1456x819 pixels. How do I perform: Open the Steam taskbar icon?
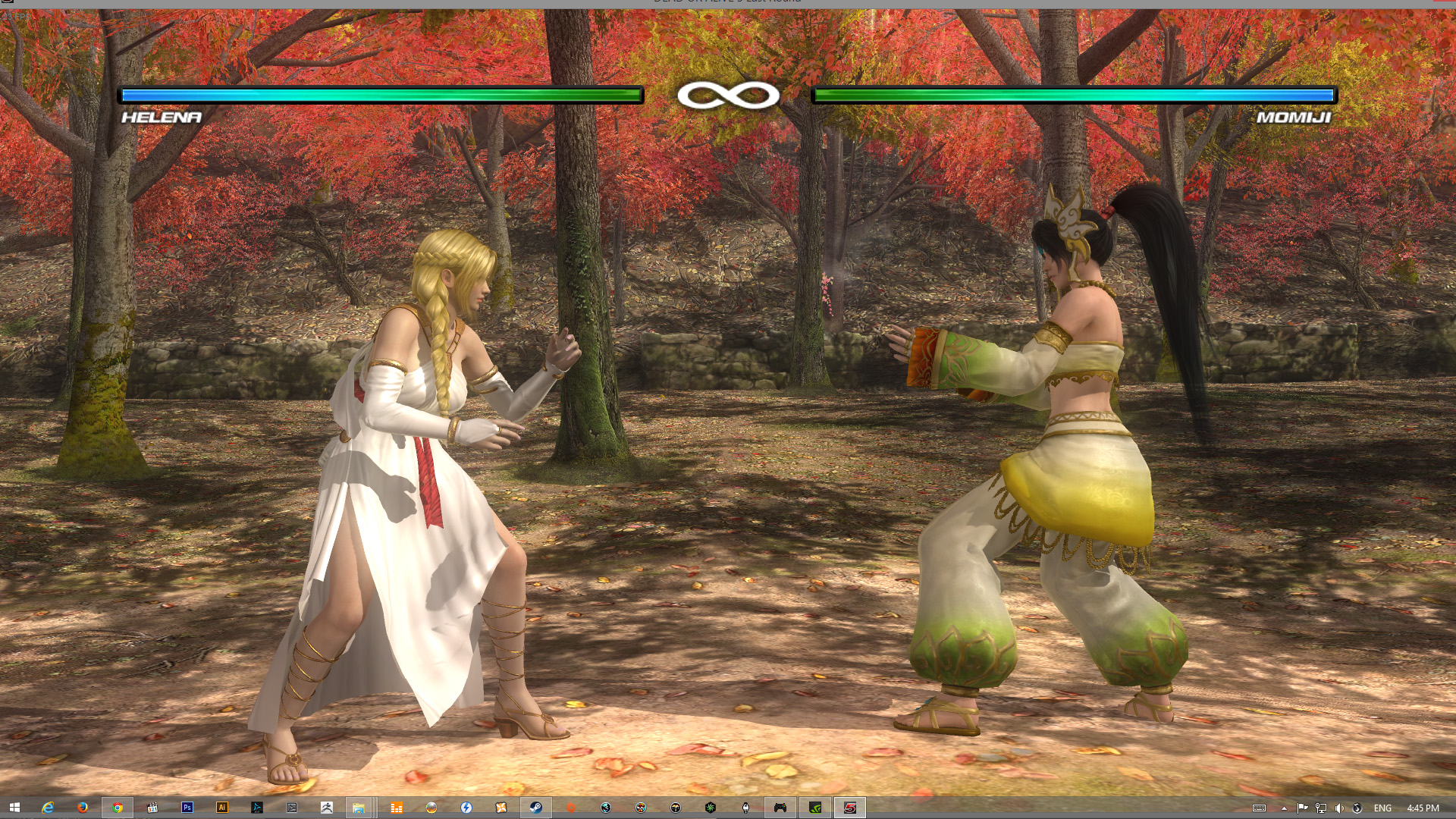[x=535, y=808]
